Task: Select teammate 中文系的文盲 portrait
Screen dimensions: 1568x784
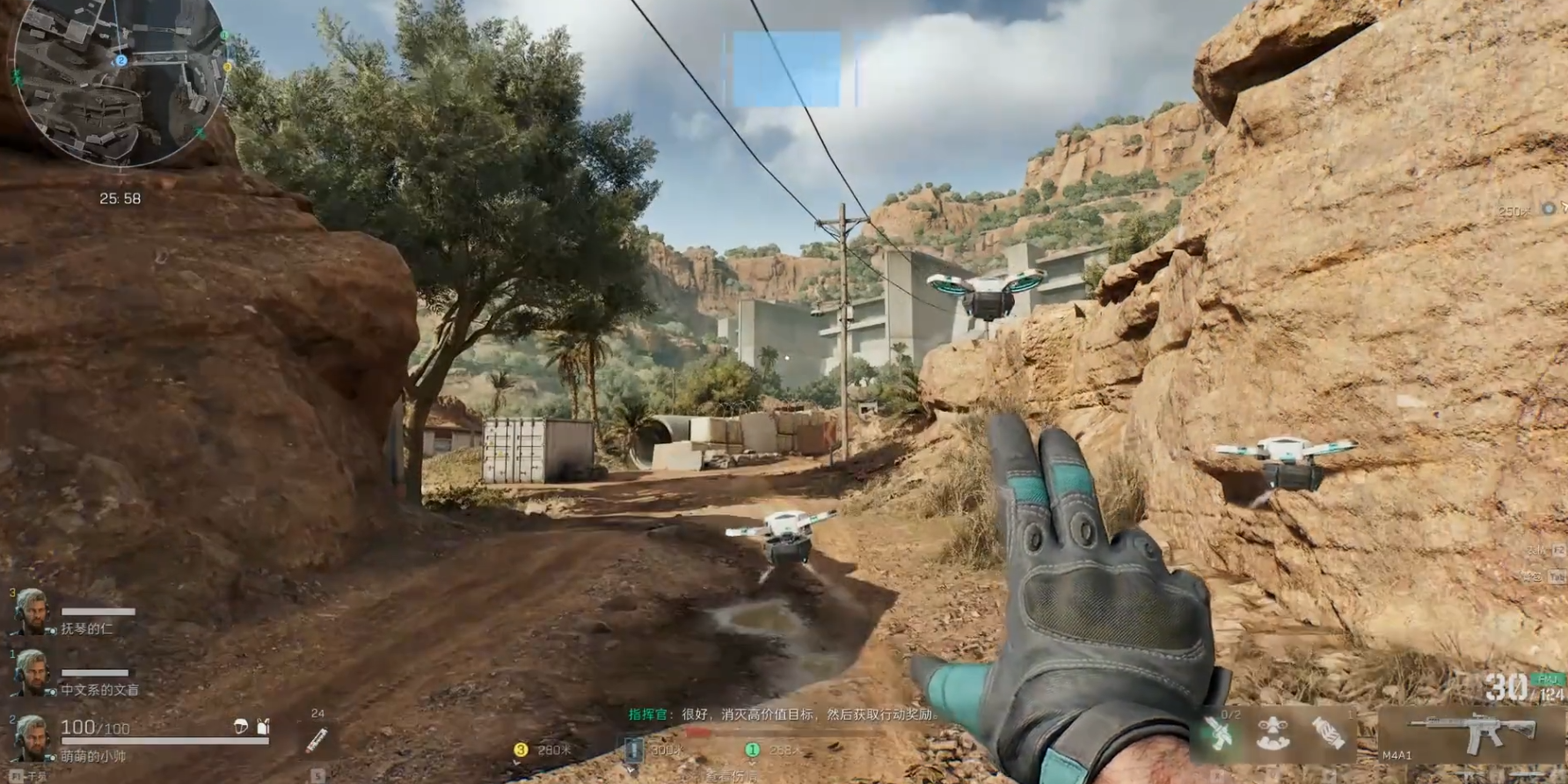Action: pos(30,672)
